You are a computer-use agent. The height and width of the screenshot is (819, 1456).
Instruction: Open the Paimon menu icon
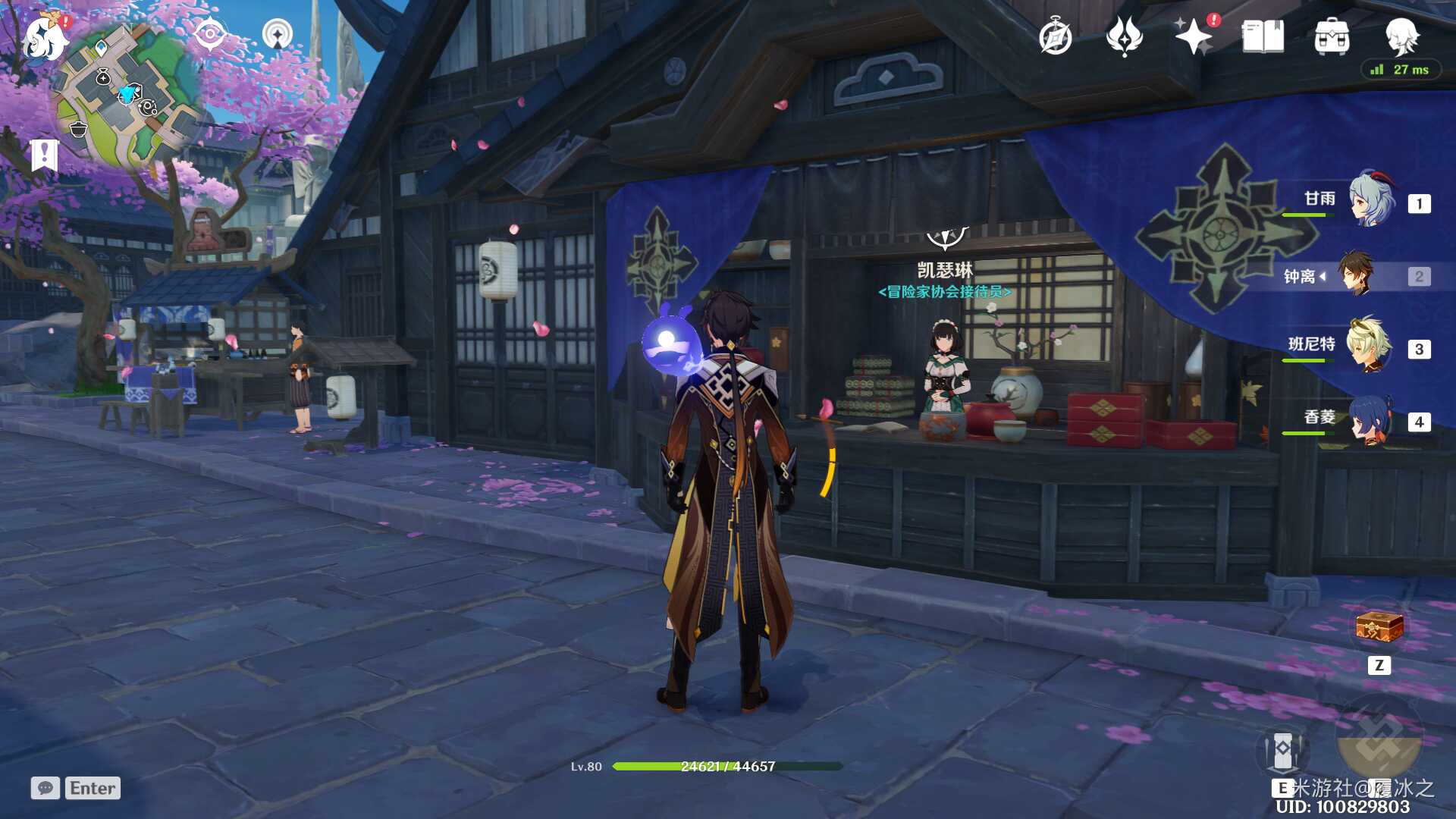(44, 39)
